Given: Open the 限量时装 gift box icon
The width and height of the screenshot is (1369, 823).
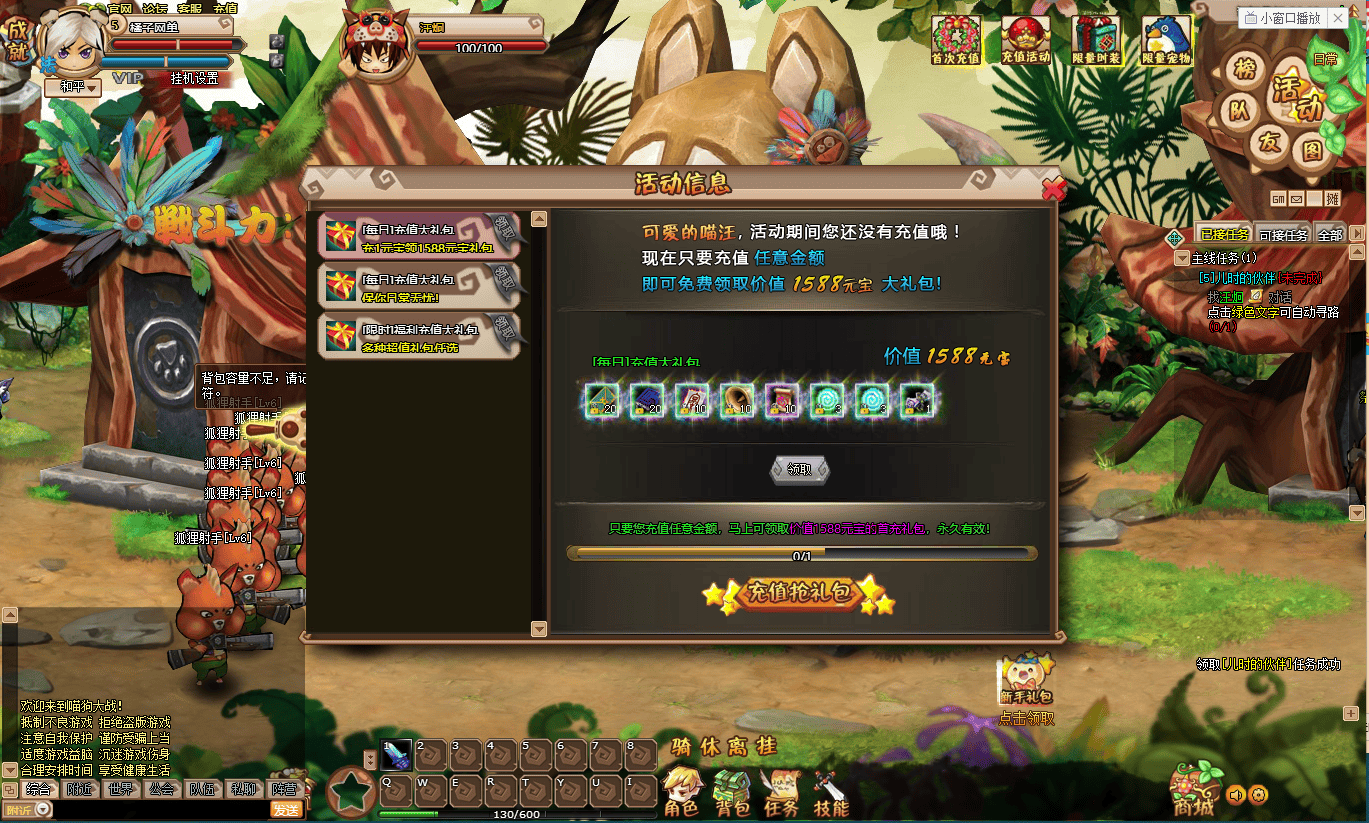Looking at the screenshot, I should 1096,40.
